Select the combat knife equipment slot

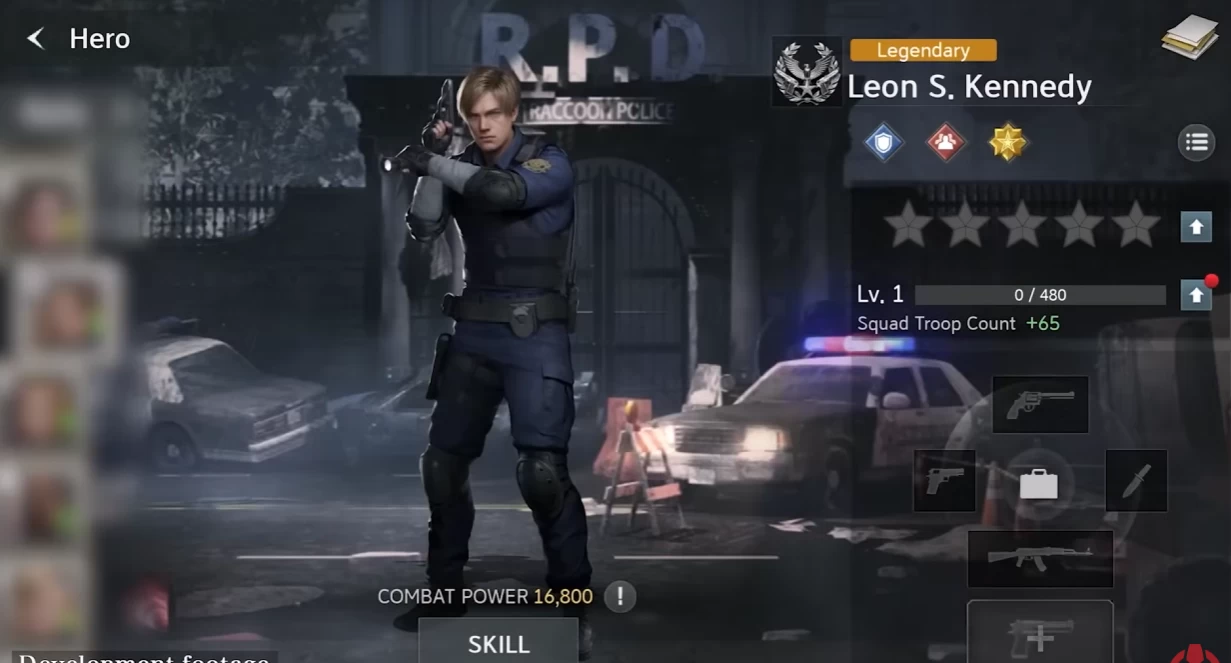coord(1136,481)
